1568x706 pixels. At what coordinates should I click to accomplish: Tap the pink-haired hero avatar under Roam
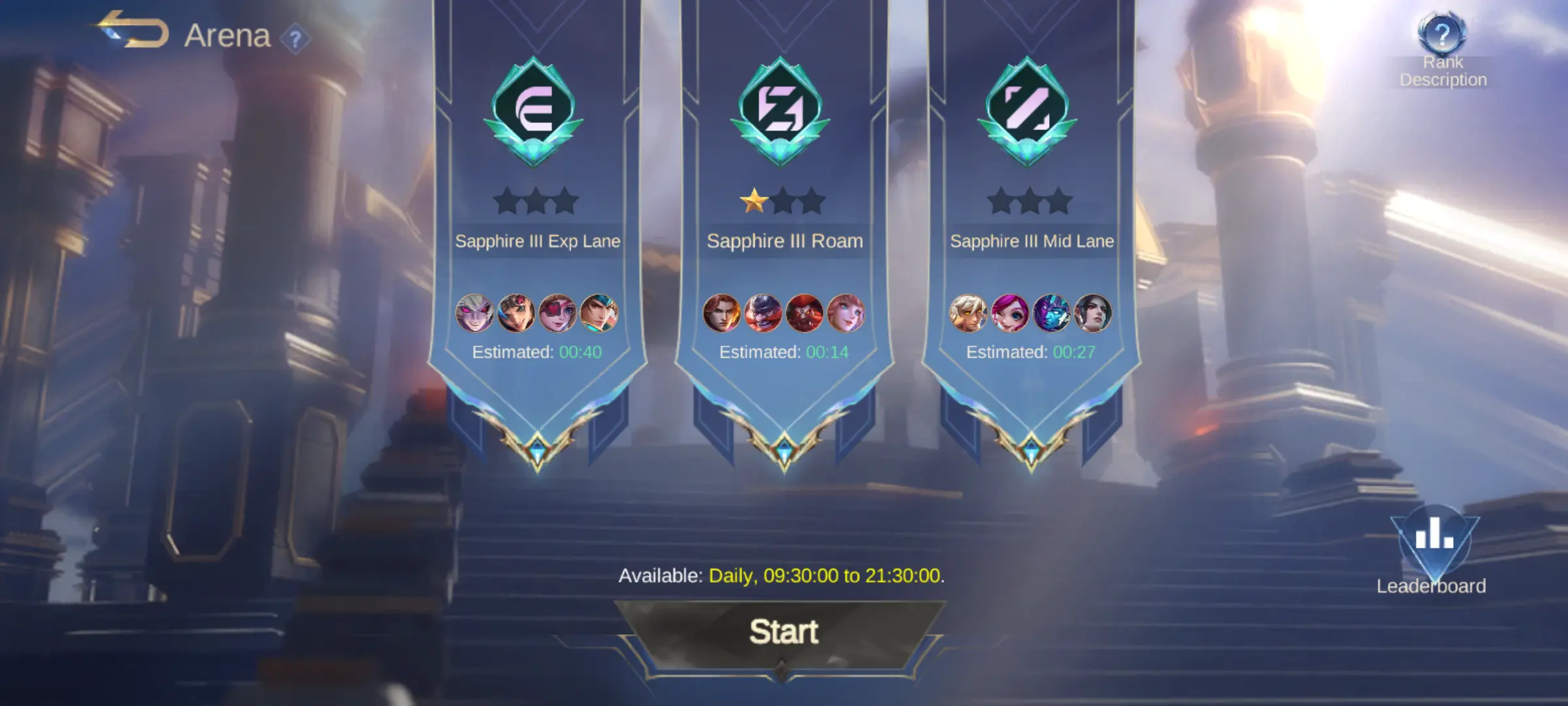846,312
